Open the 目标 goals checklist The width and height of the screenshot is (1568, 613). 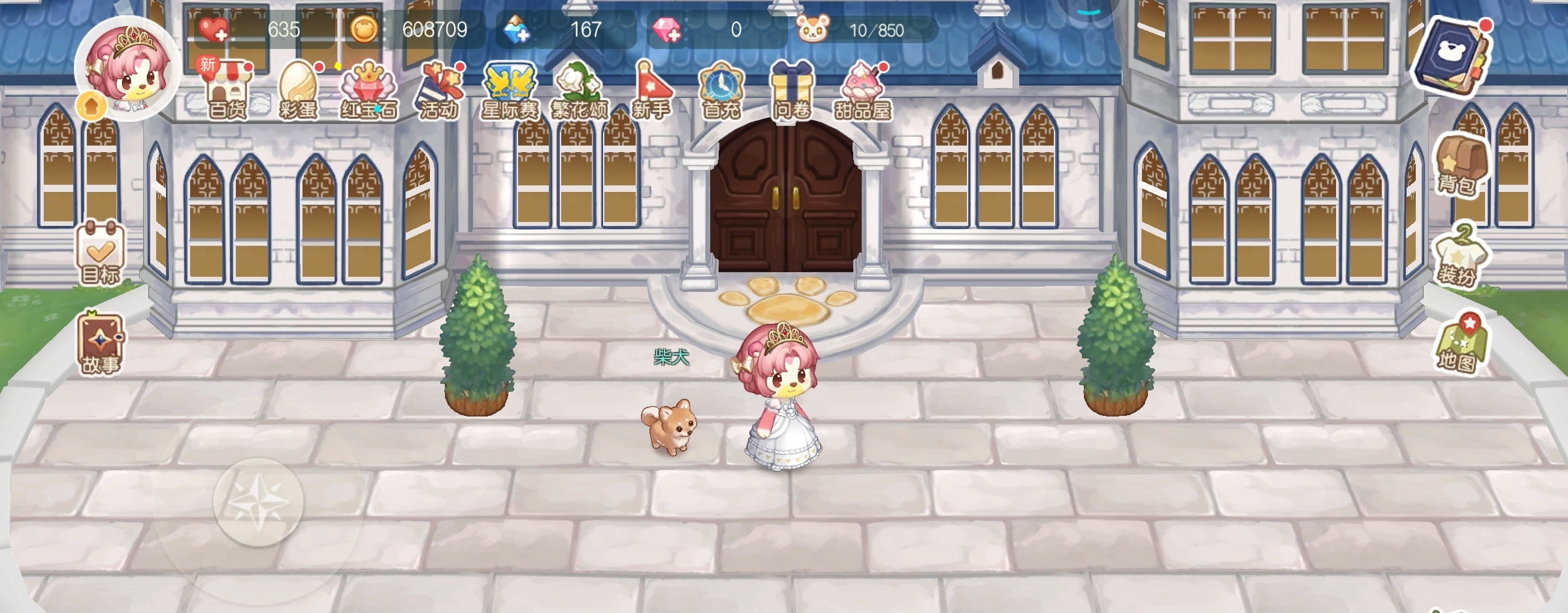[x=100, y=253]
